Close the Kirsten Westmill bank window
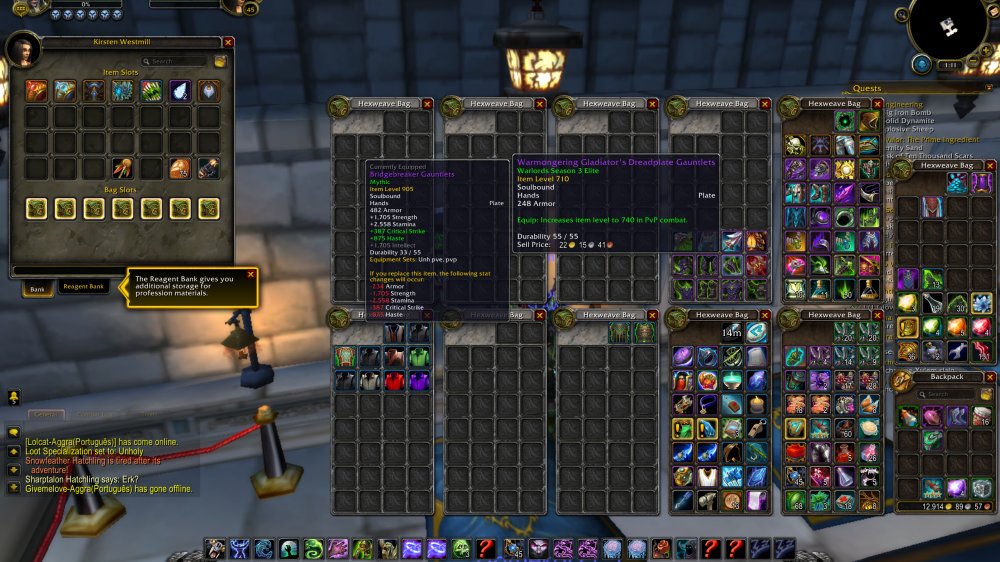1000x562 pixels. pyautogui.click(x=228, y=43)
